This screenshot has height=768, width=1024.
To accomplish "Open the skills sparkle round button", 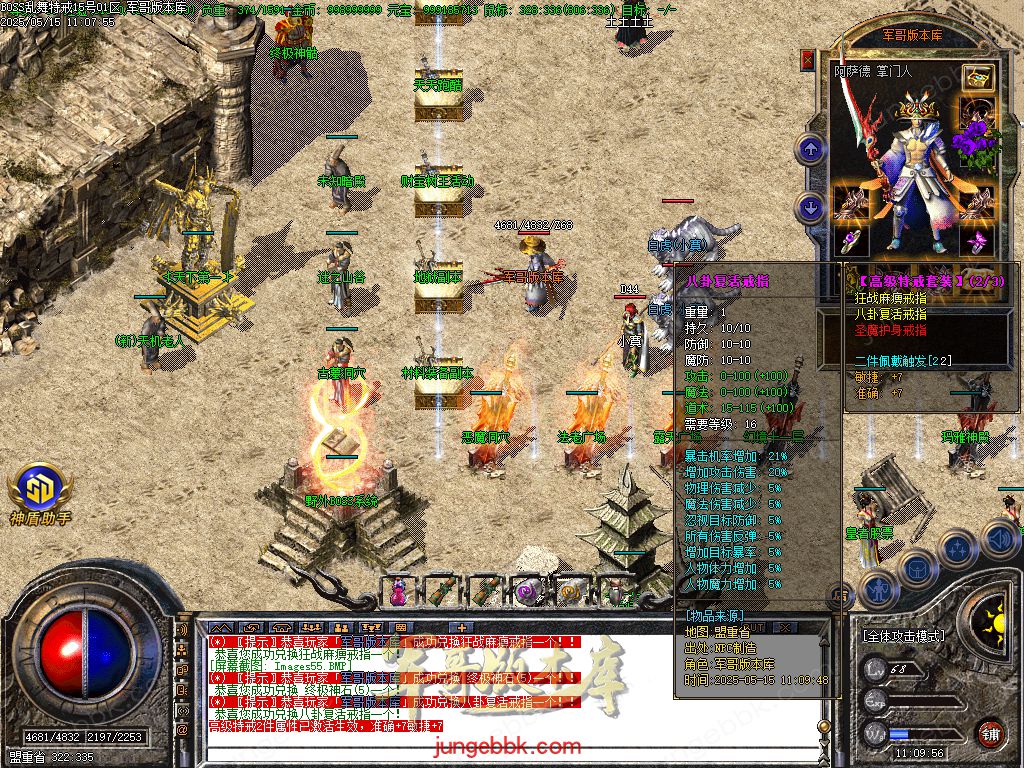I will (x=957, y=549).
